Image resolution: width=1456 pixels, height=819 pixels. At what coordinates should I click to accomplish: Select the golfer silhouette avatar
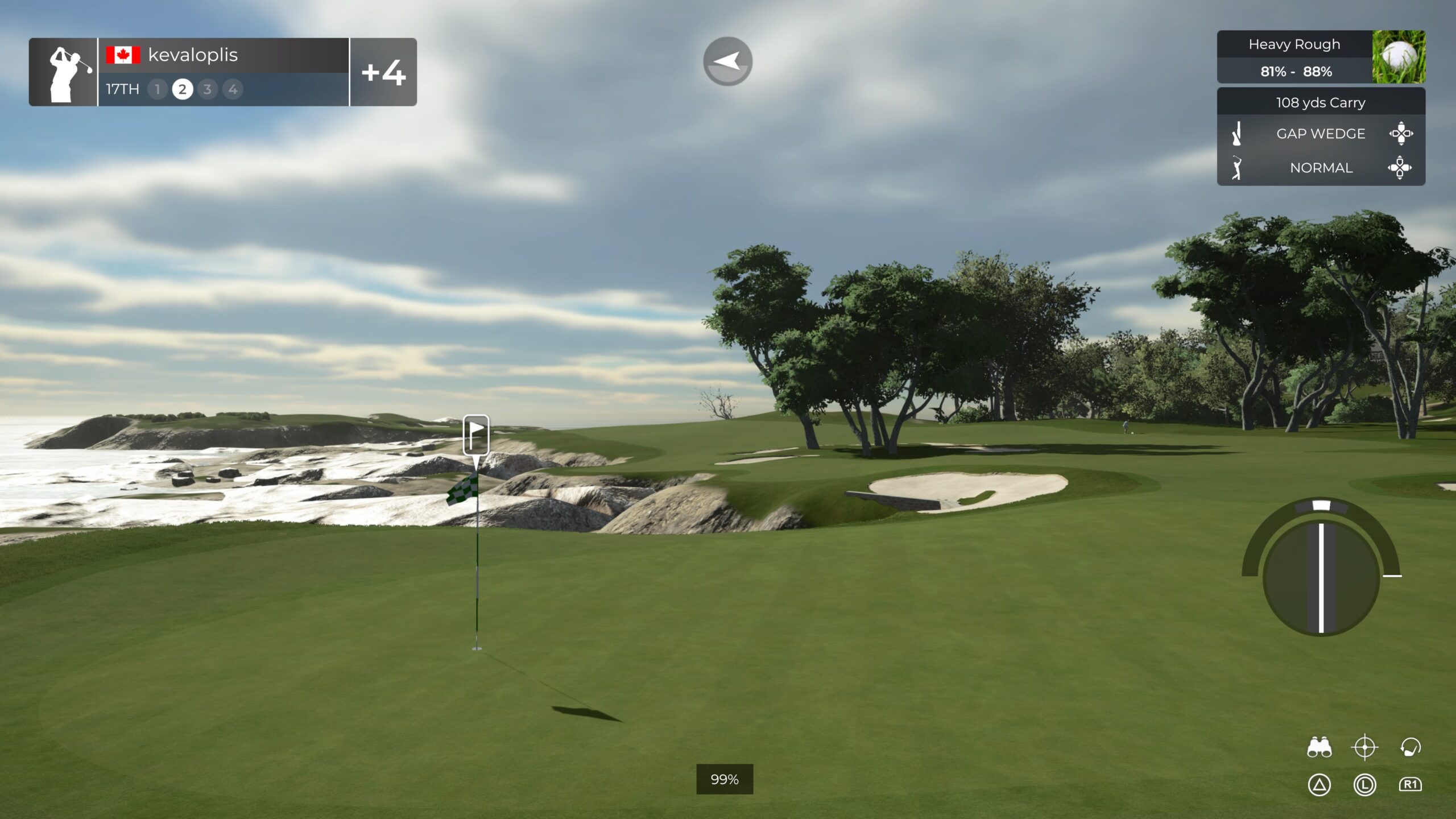click(x=63, y=72)
